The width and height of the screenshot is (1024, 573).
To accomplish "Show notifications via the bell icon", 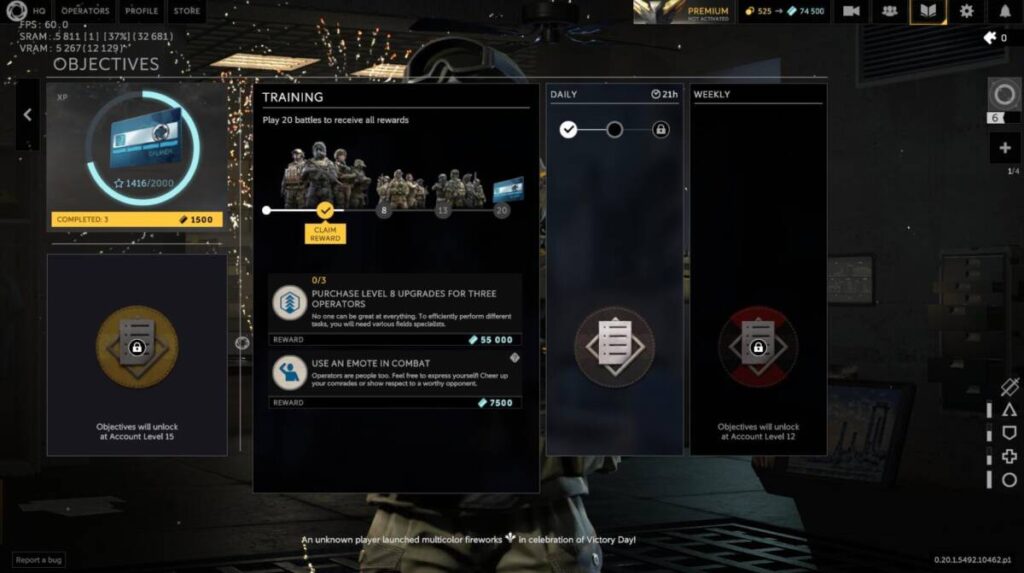I will tap(1005, 11).
